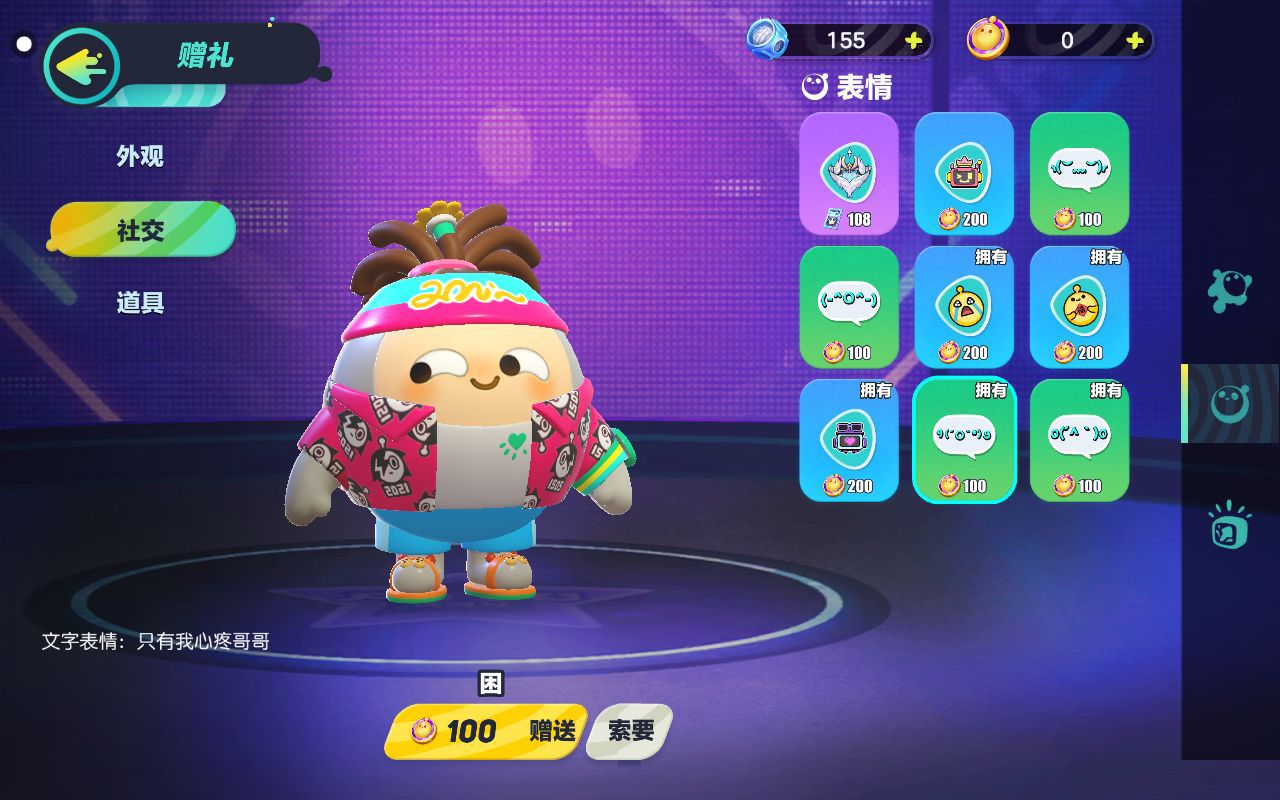Choose the crowned robot emote
1280x800 pixels.
964,173
